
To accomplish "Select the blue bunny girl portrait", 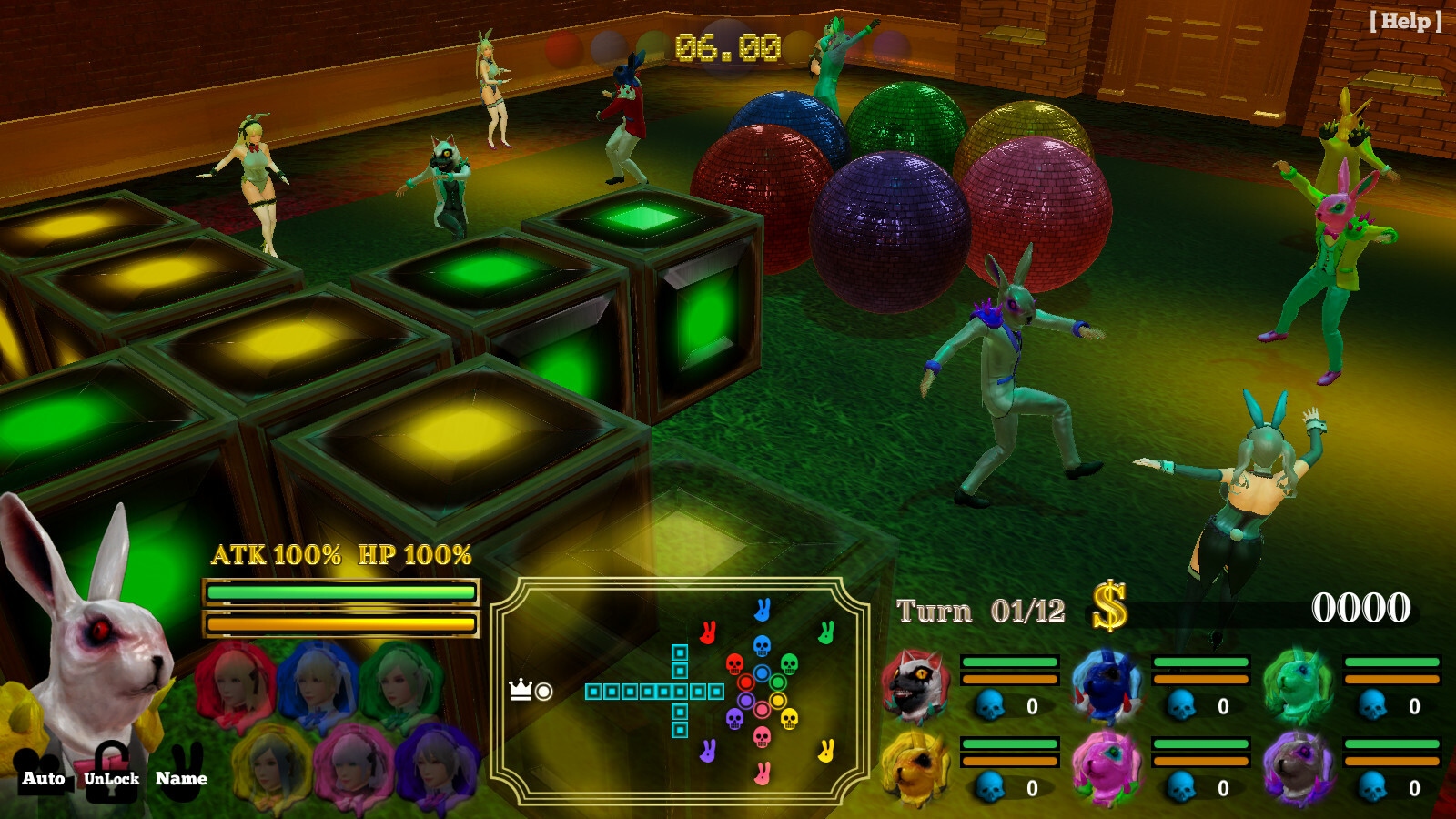I will click(317, 684).
